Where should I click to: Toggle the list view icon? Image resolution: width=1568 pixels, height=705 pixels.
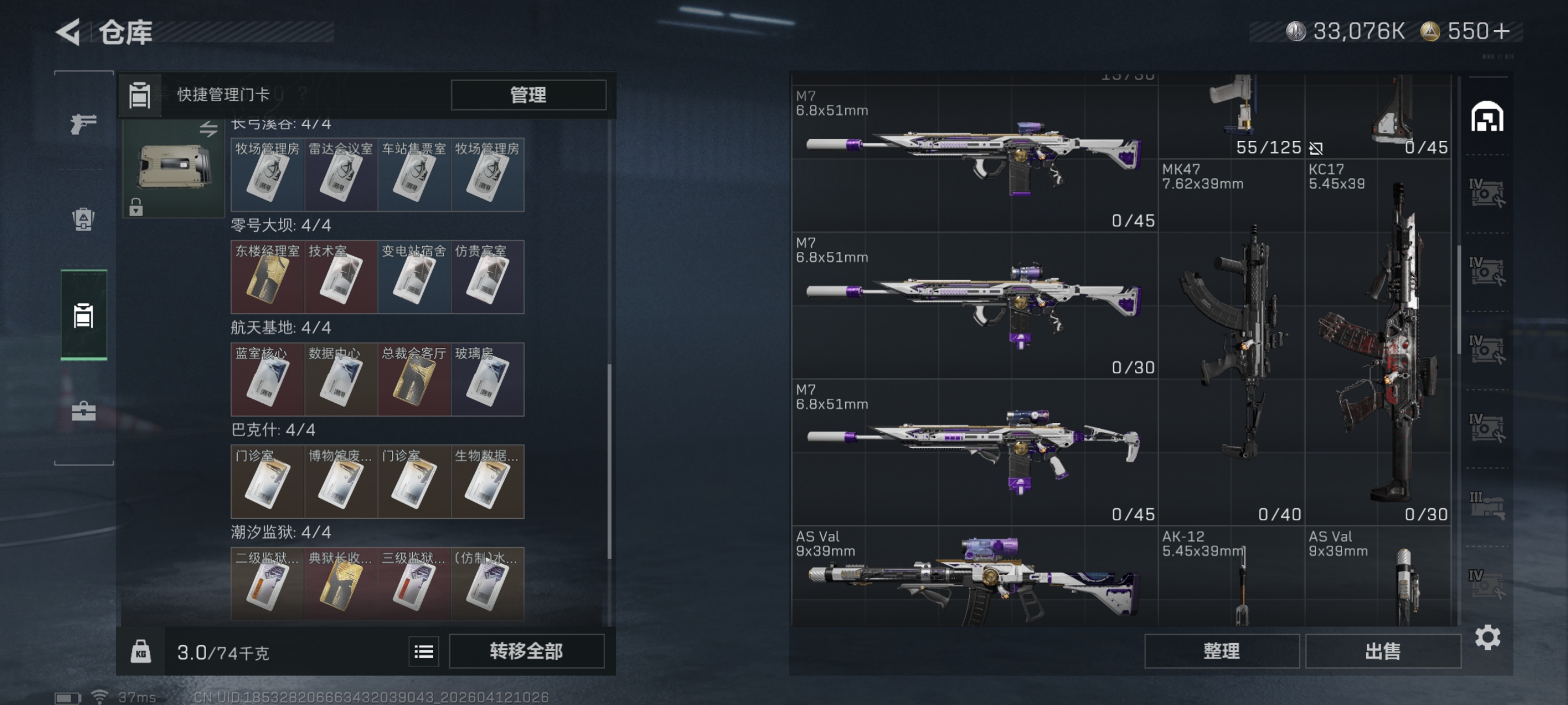click(424, 652)
